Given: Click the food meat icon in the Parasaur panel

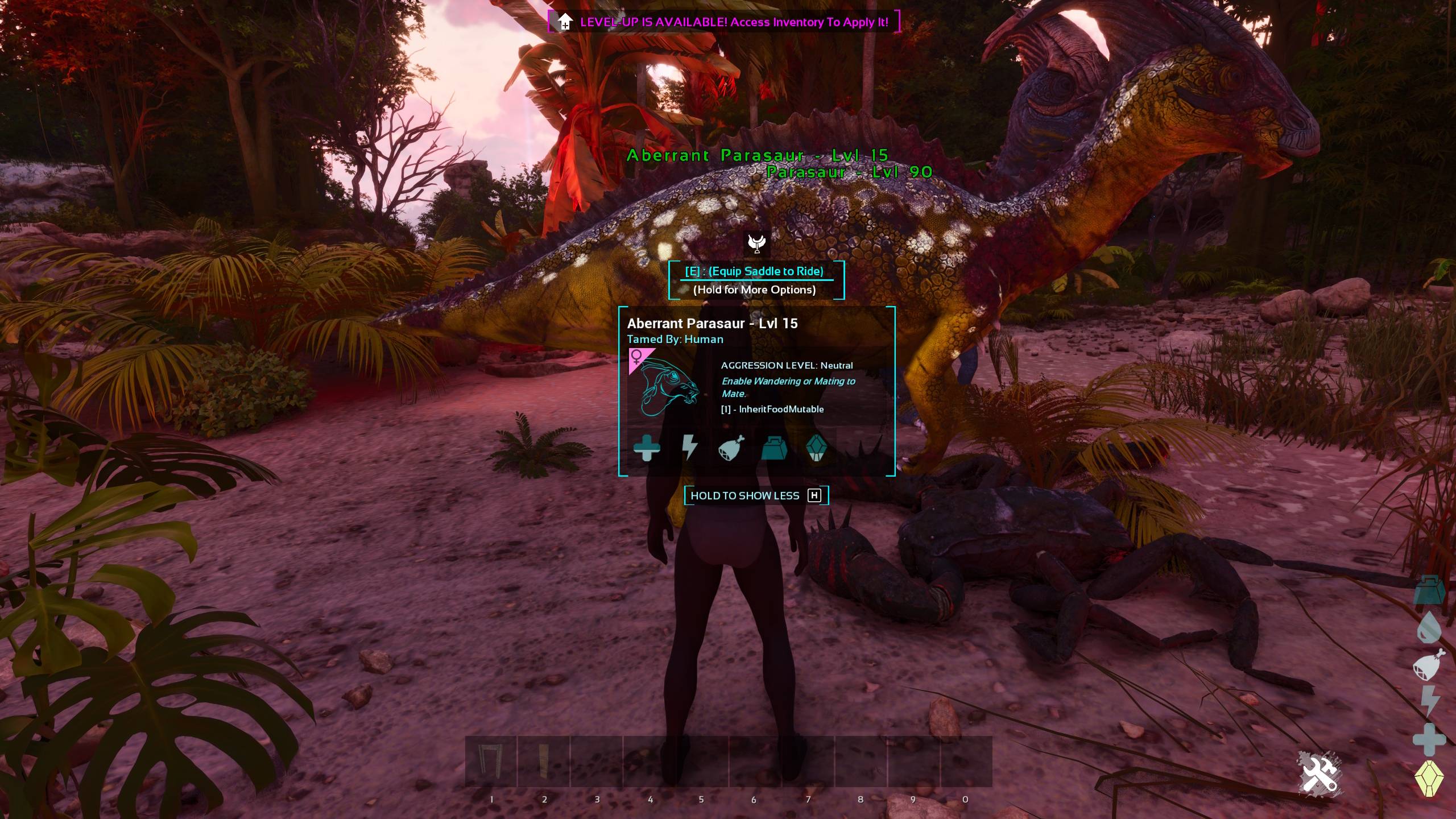Looking at the screenshot, I should pyautogui.click(x=731, y=448).
